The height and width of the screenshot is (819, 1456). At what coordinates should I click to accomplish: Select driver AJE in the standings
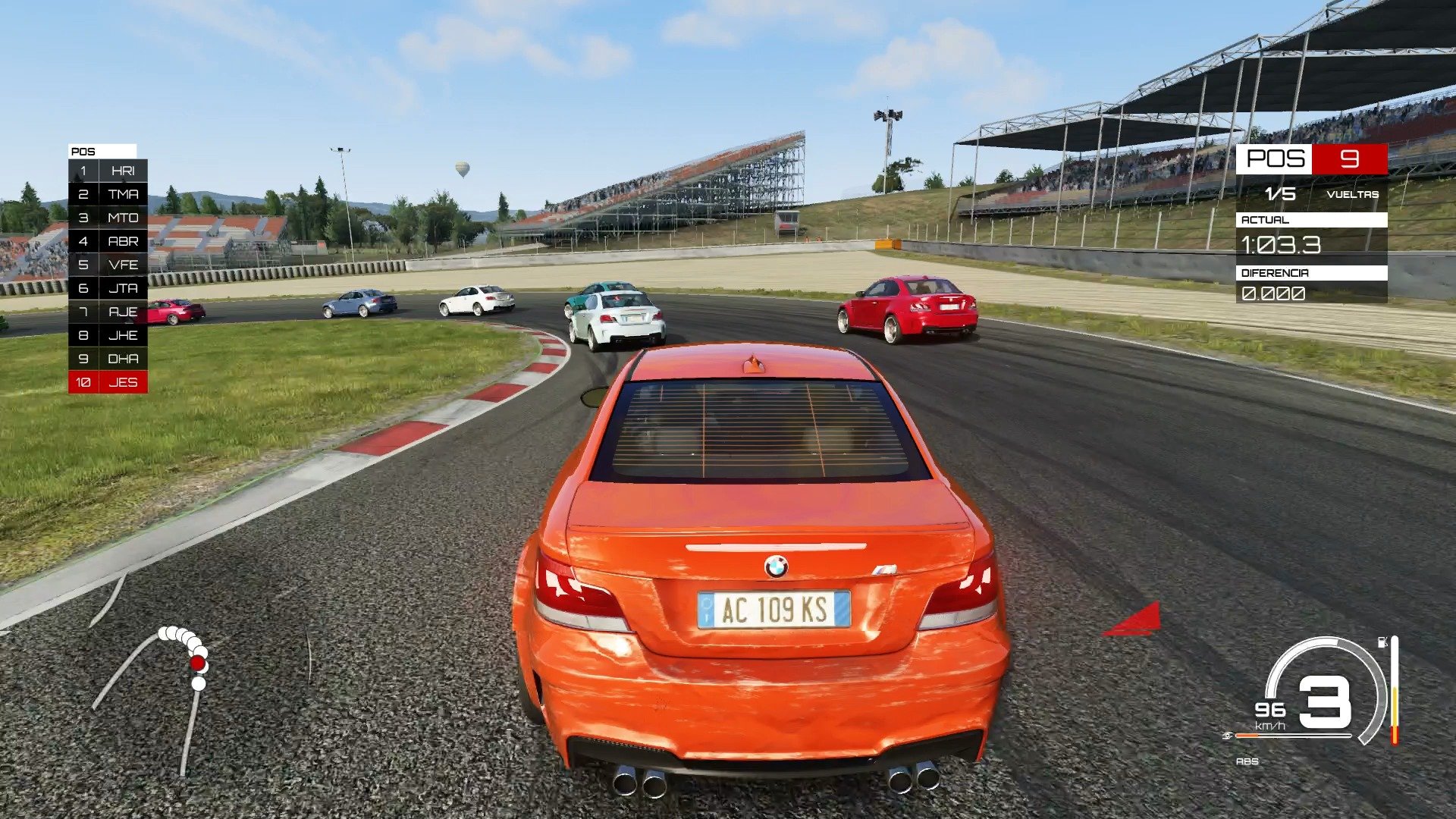(x=108, y=312)
